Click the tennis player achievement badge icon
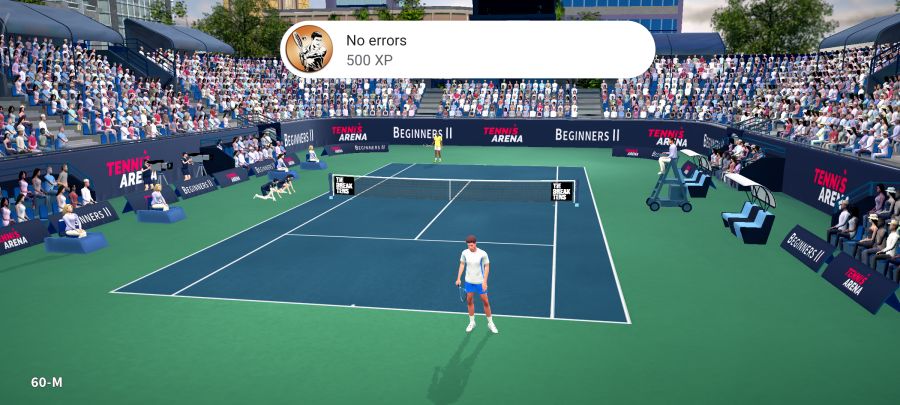Image resolution: width=900 pixels, height=405 pixels. coord(310,50)
